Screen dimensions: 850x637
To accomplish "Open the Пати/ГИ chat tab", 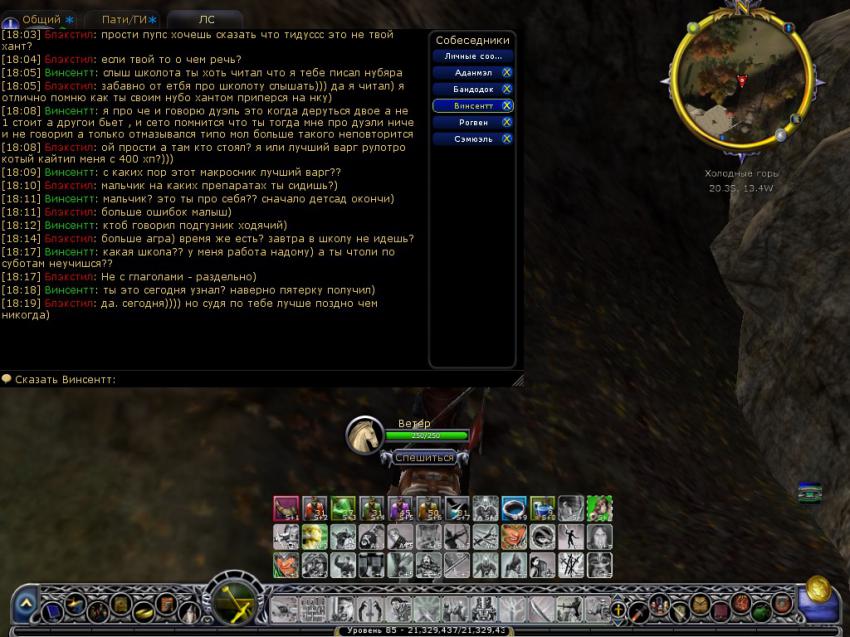I will tap(124, 19).
